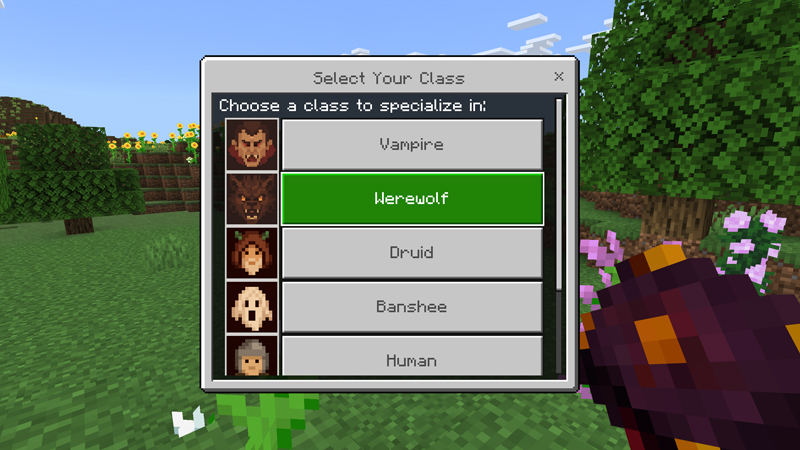Screen dimensions: 800x450
Task: Choose the Vampire class
Action: click(x=411, y=145)
